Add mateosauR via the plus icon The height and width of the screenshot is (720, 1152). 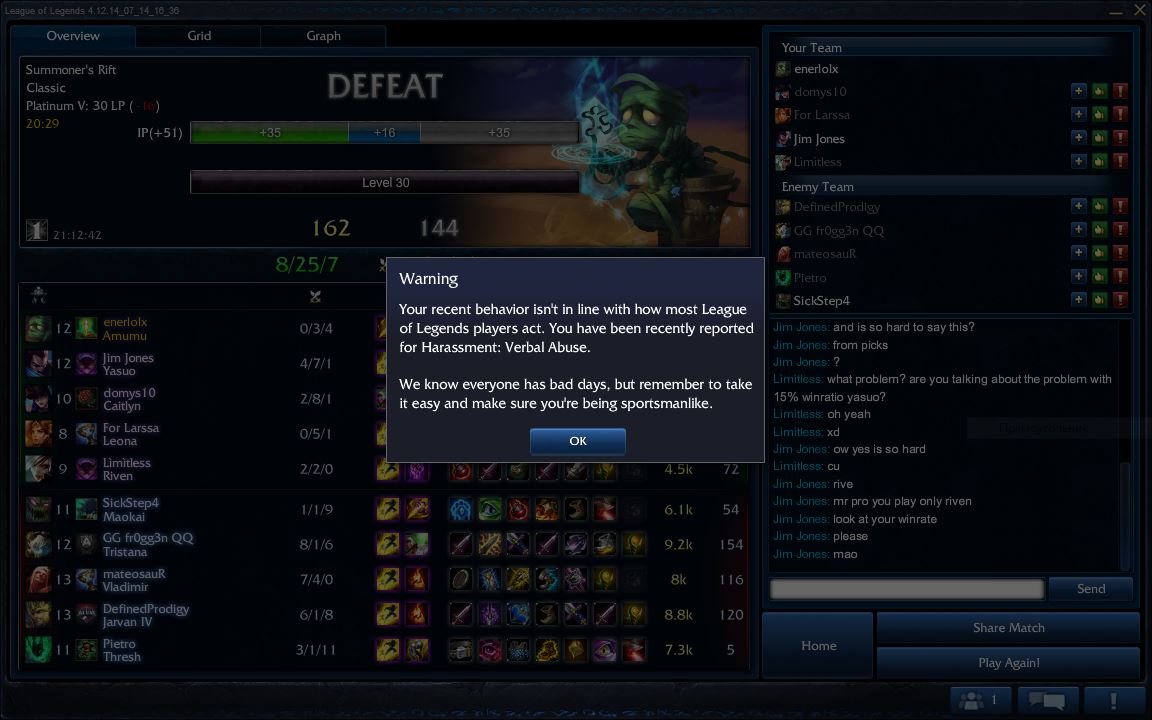(x=1078, y=254)
